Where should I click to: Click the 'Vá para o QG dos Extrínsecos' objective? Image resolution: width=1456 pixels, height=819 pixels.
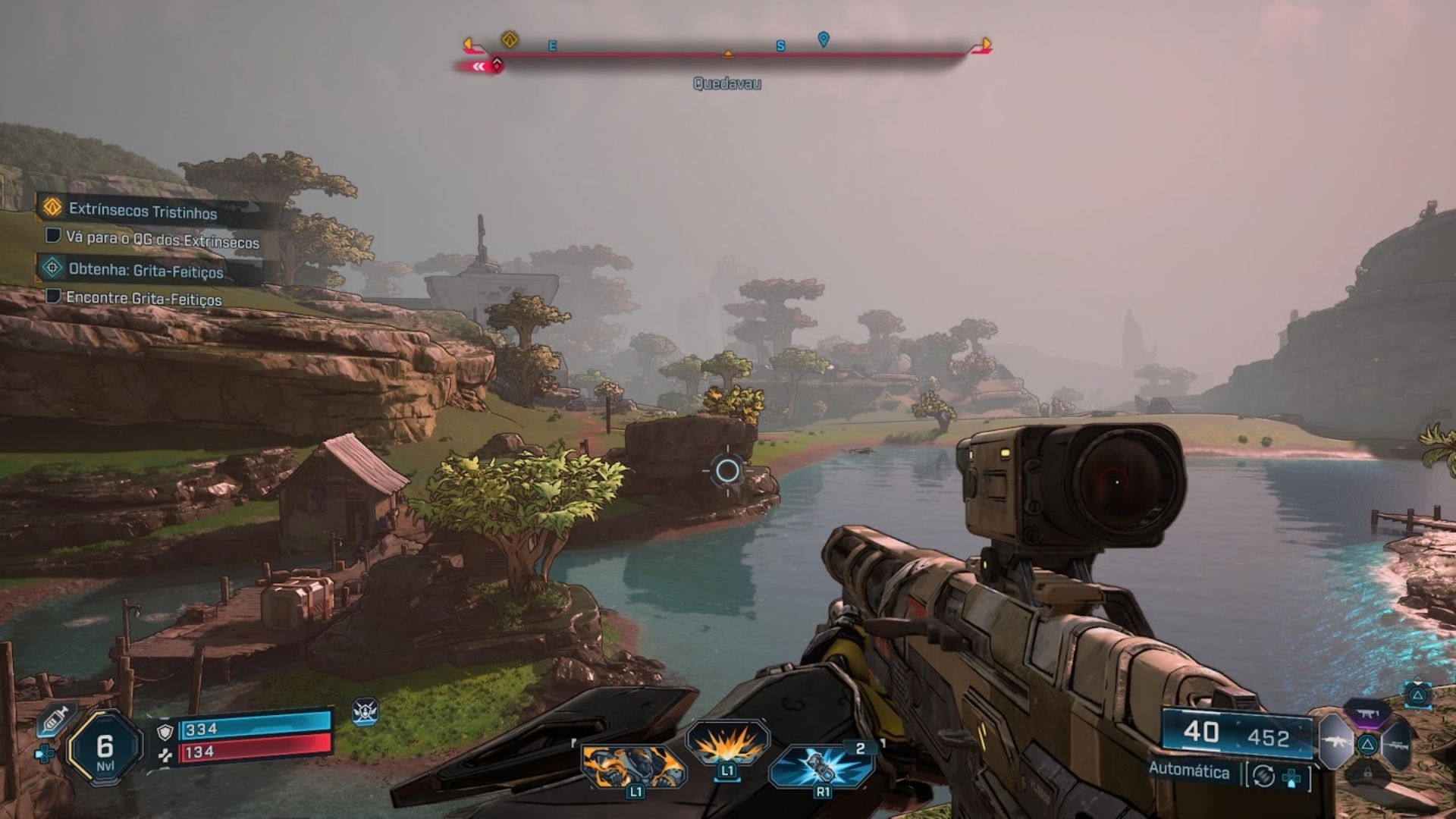click(162, 240)
